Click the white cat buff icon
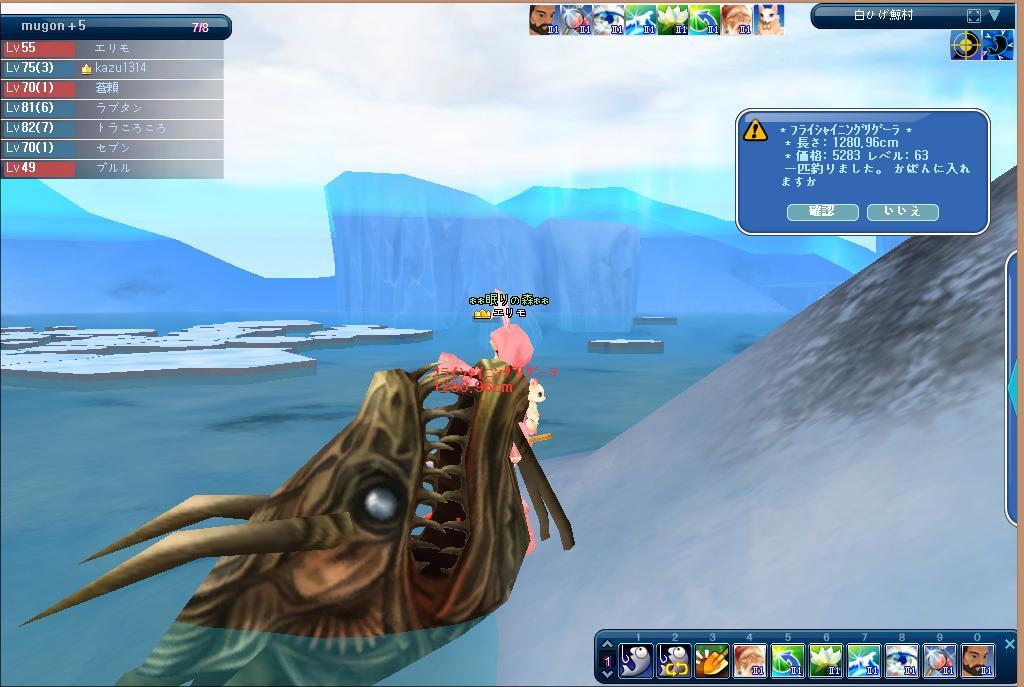 tap(770, 19)
